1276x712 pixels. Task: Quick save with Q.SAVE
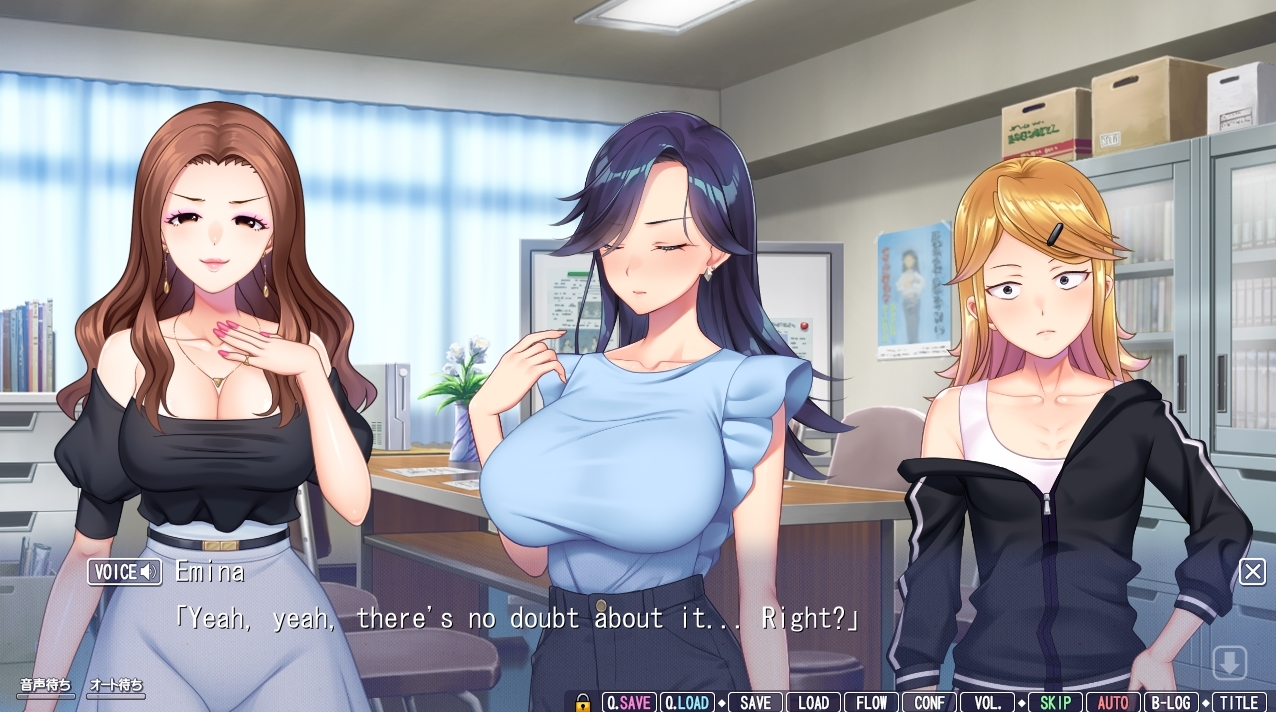pos(629,702)
